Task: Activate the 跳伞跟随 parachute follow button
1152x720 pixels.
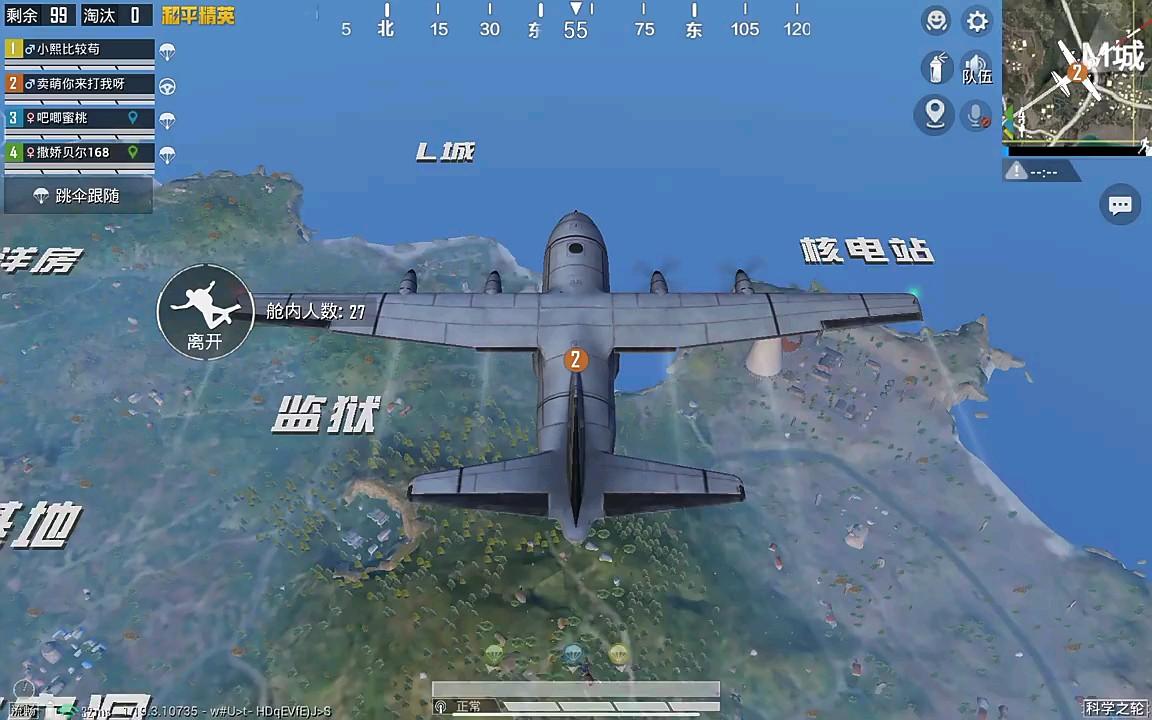Action: [x=78, y=196]
